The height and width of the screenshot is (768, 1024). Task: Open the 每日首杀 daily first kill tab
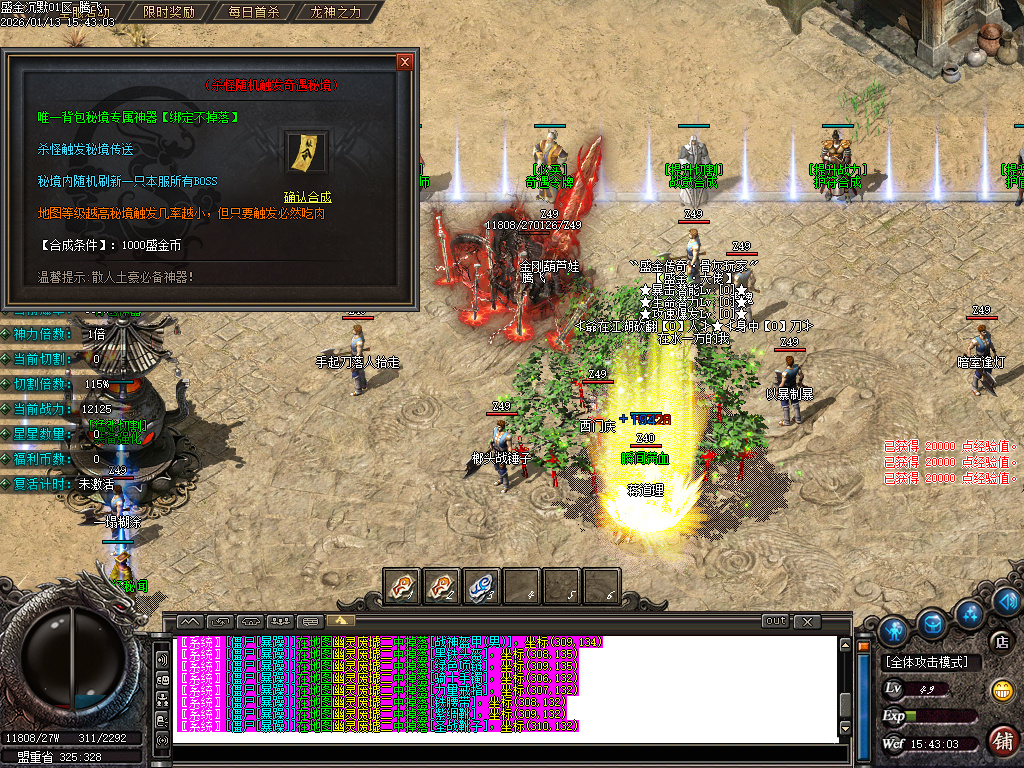[253, 13]
